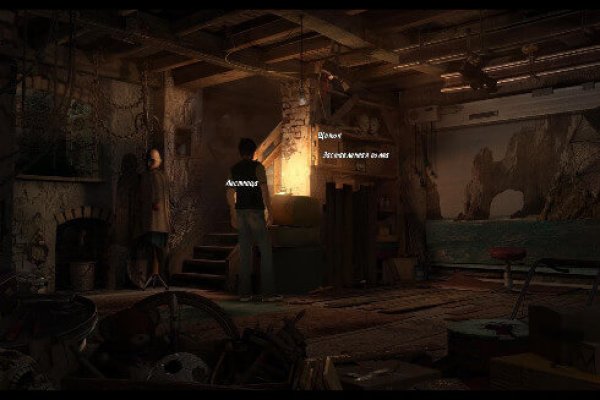This screenshot has width=600, height=400.
Task: Select the Лестница hotspot label
Action: (x=243, y=185)
